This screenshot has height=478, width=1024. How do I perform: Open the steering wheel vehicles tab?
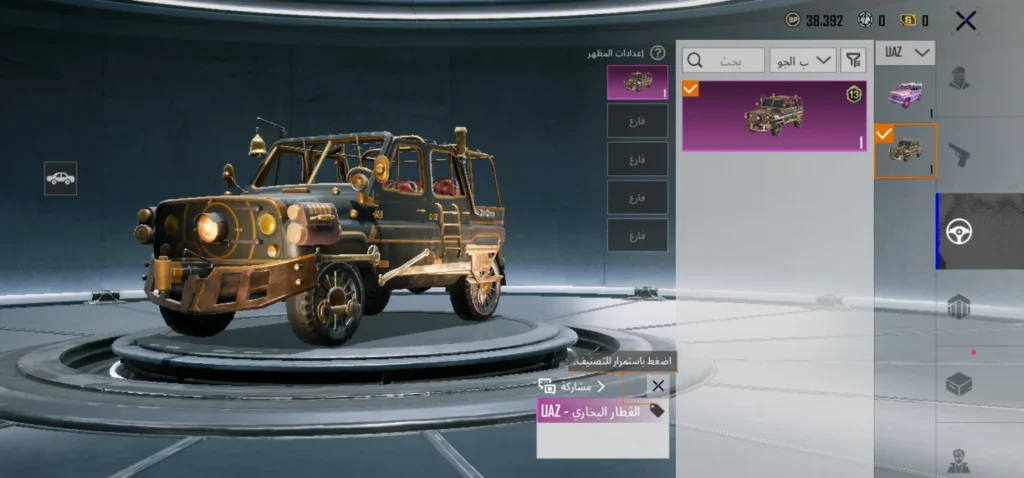959,231
